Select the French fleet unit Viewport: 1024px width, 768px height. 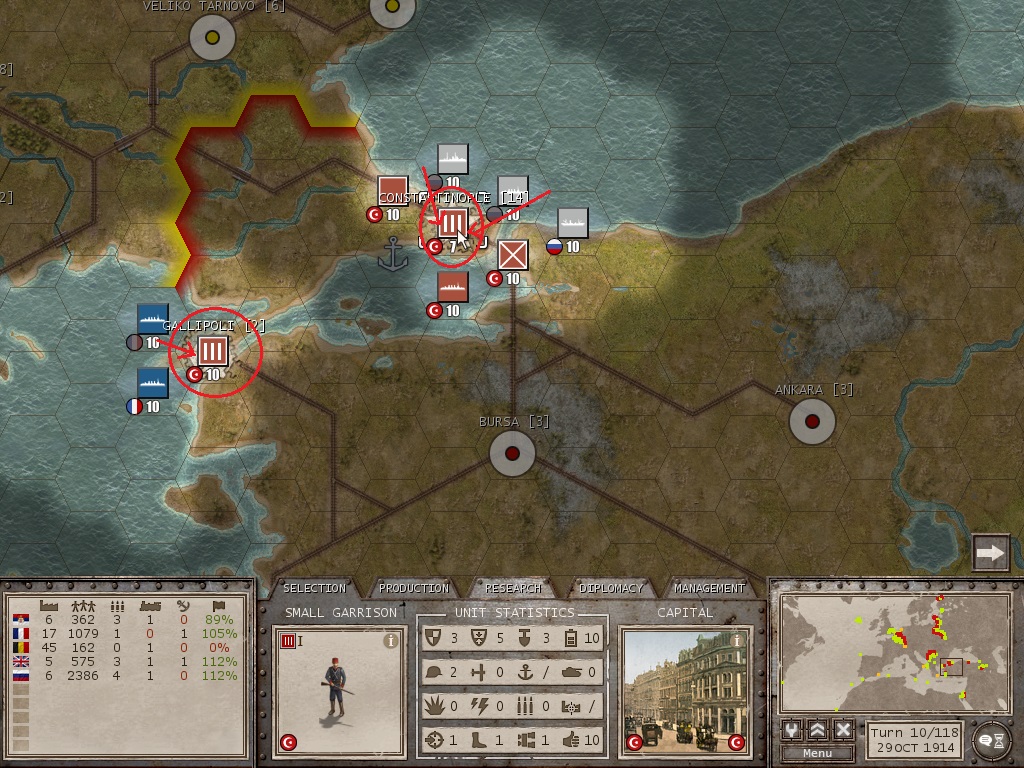(152, 383)
